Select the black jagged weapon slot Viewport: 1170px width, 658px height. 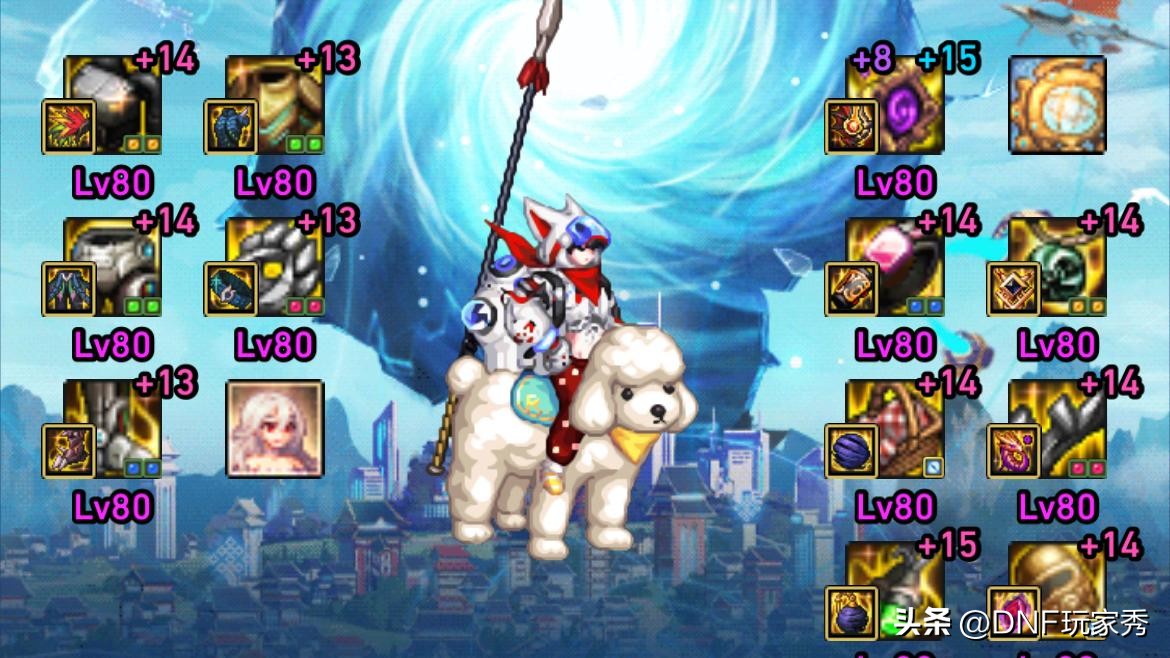click(x=1057, y=429)
